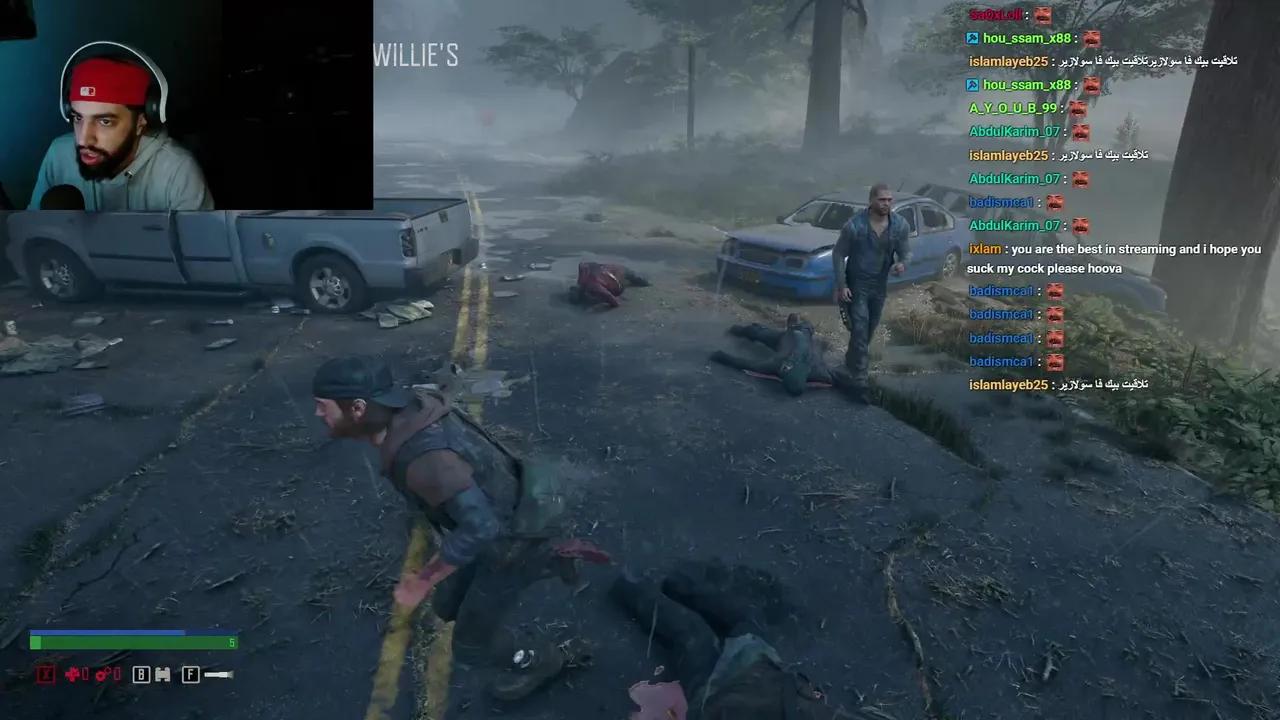Click the suppressor icon next to the F prompt
The width and height of the screenshot is (1280, 720).
pos(217,674)
